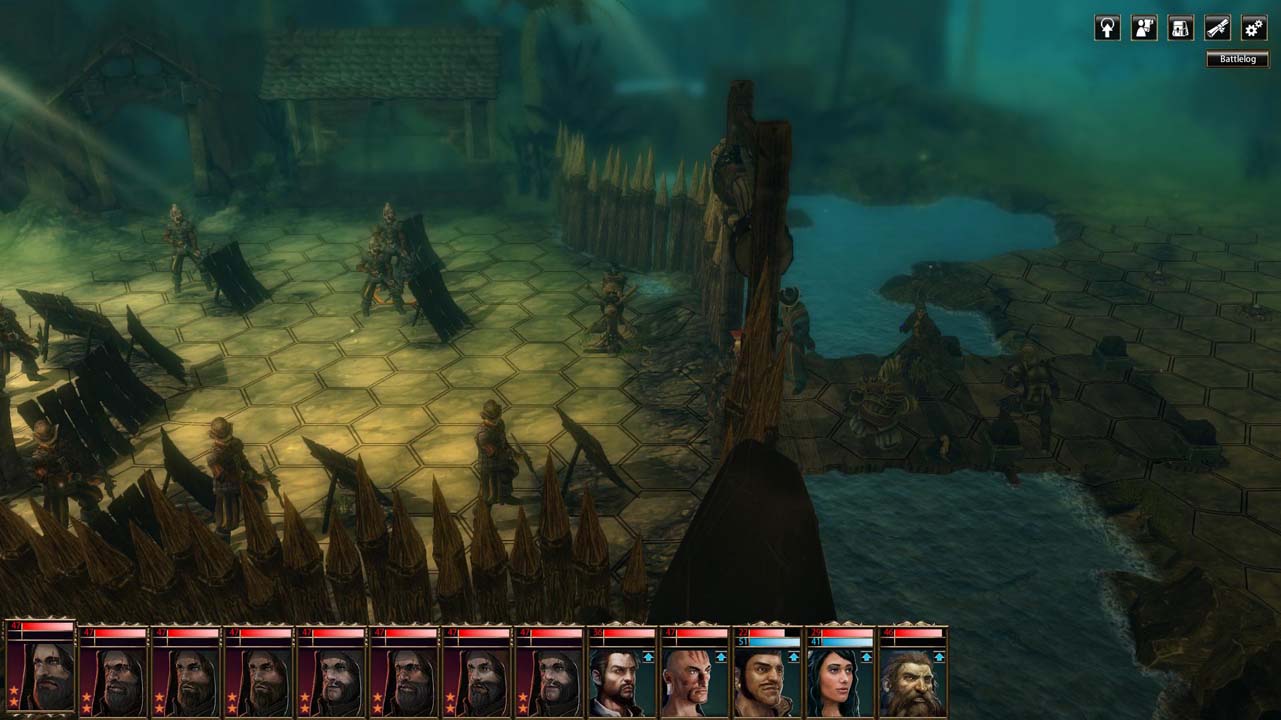Open the backpack inventory
This screenshot has height=720, width=1281.
(1181, 28)
